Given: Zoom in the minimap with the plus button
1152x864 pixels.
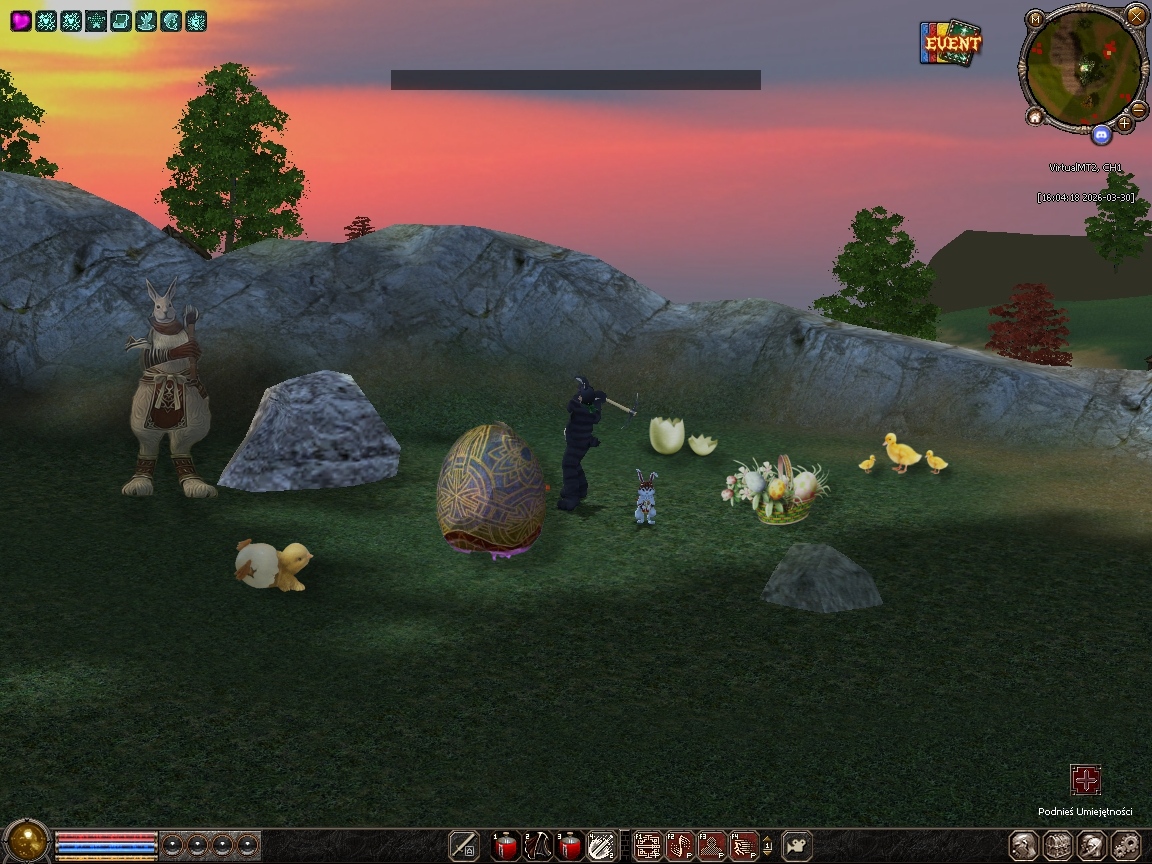Looking at the screenshot, I should click(x=1125, y=123).
